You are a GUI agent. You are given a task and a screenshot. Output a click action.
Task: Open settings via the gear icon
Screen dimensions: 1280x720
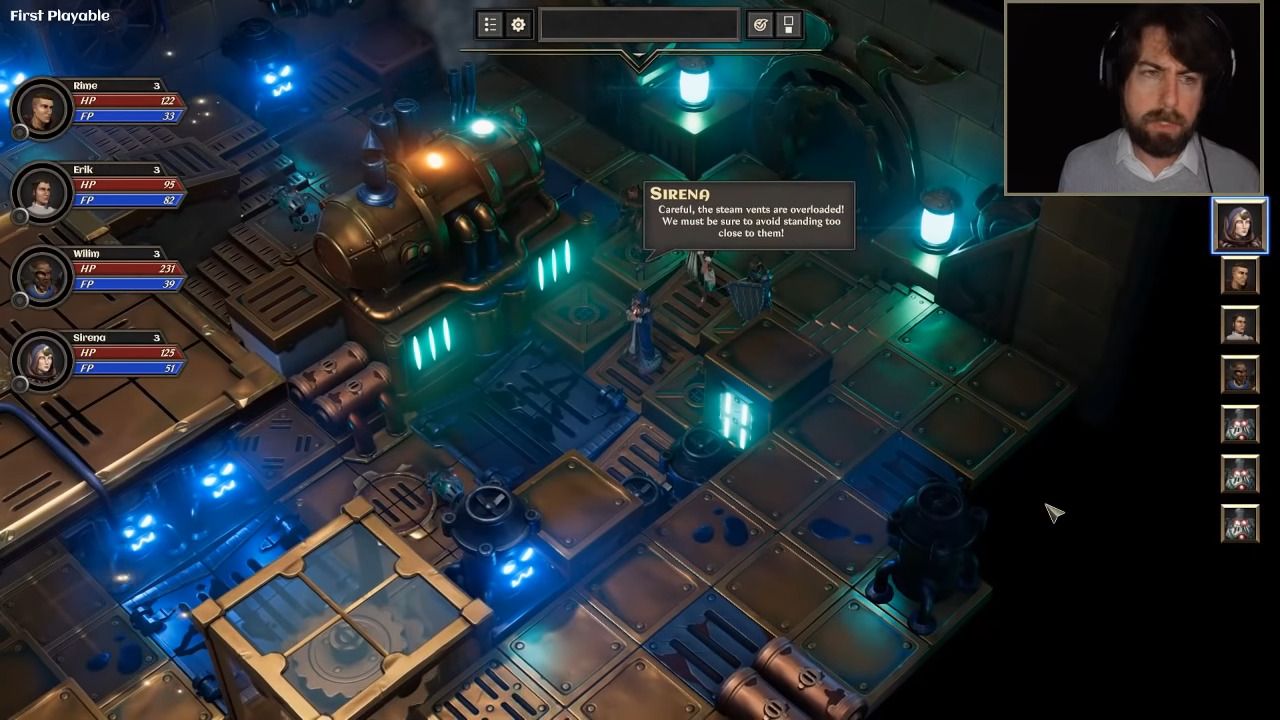point(518,25)
